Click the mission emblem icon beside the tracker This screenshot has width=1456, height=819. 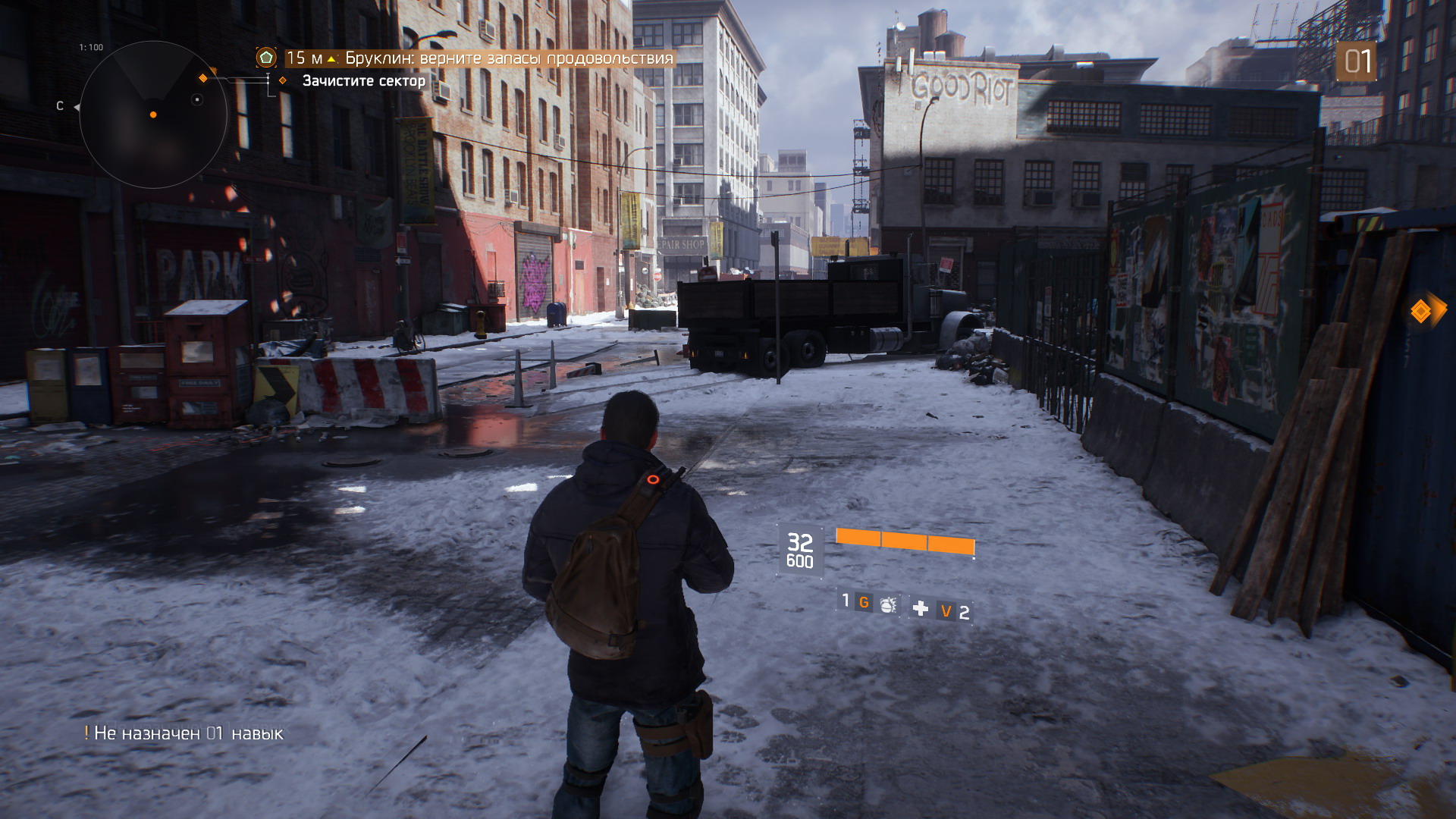pos(266,58)
